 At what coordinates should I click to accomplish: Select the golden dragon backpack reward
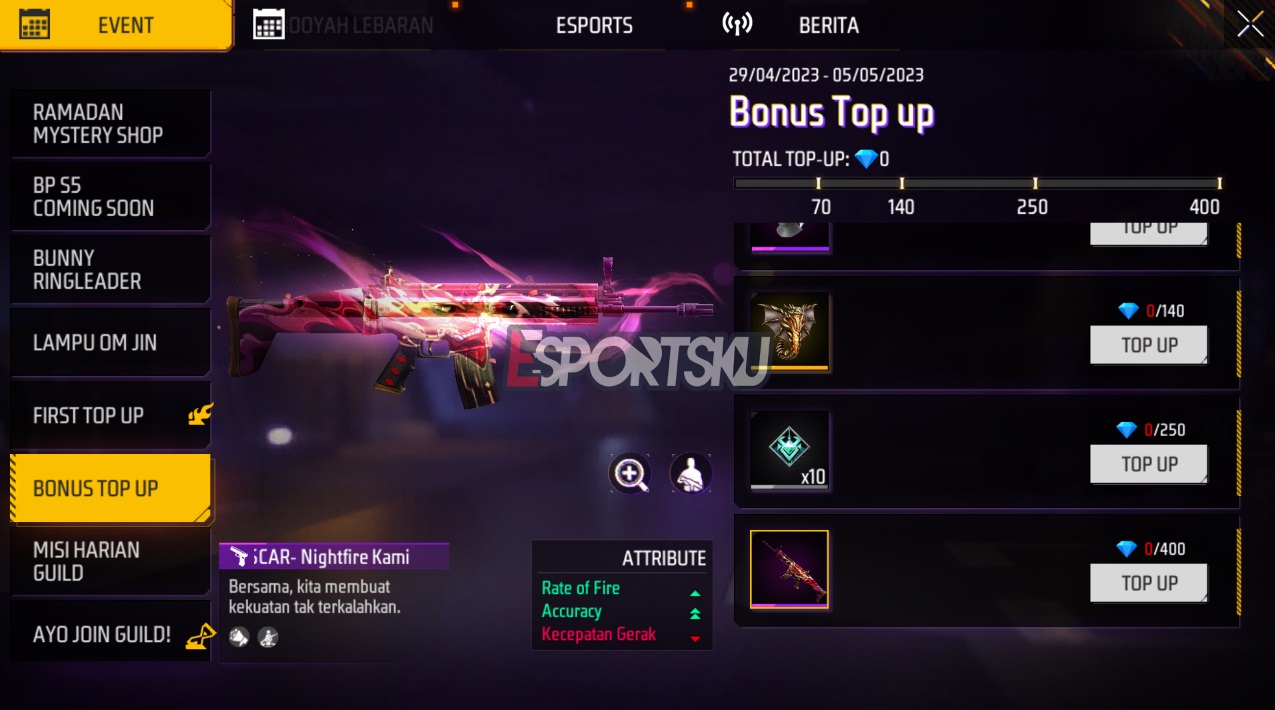click(x=790, y=331)
